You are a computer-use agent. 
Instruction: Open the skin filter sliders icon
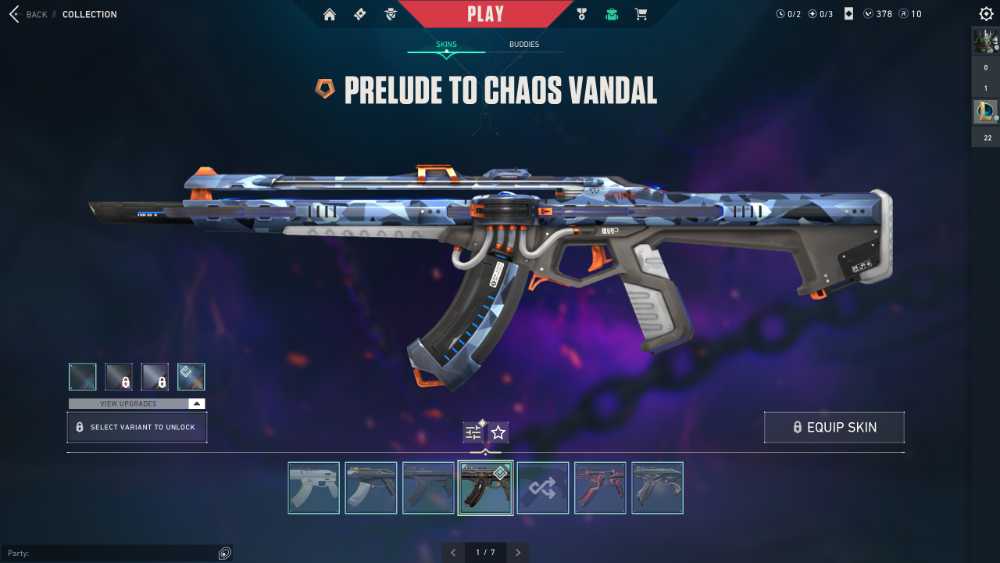click(473, 432)
